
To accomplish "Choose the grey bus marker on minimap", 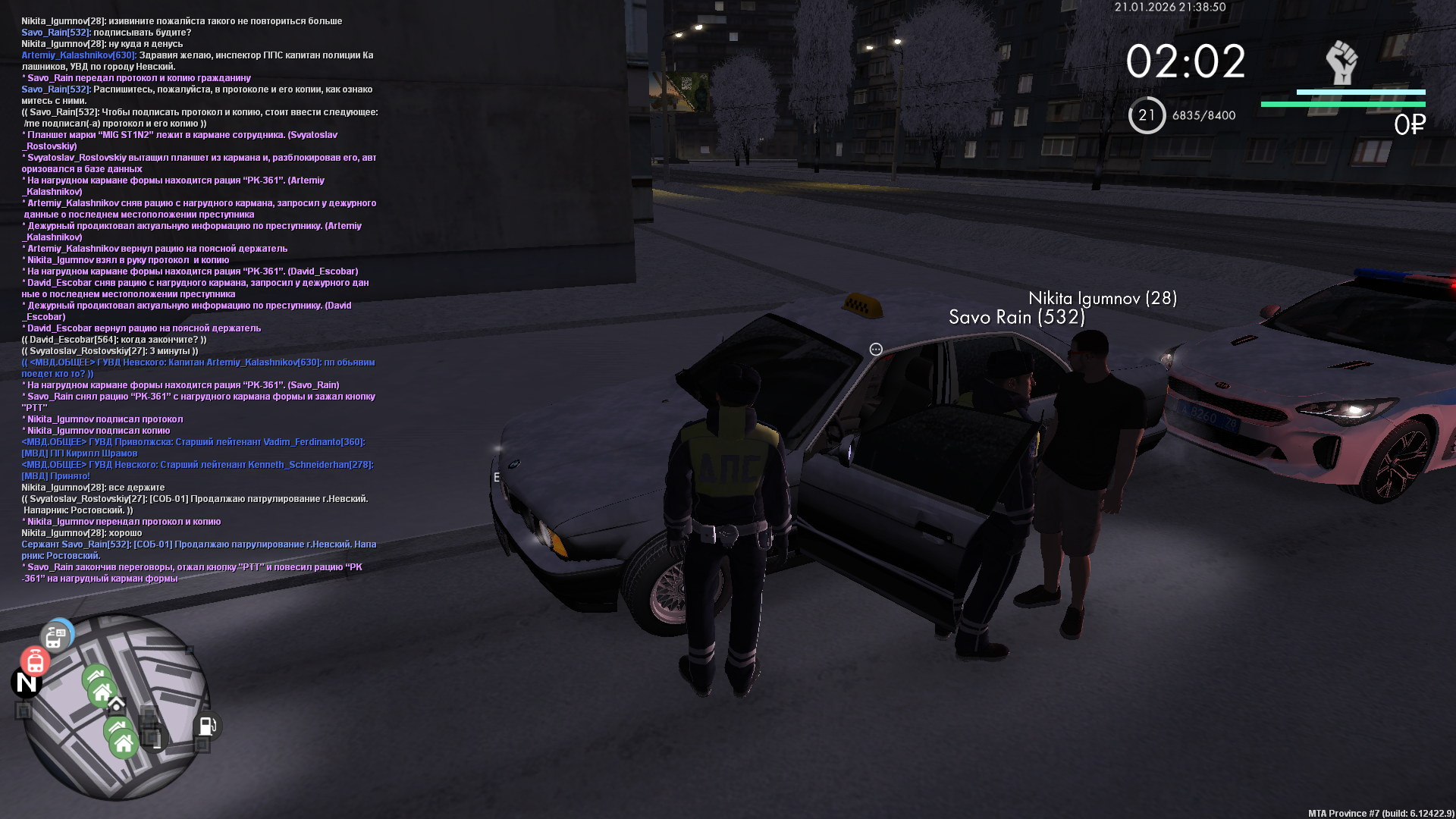I will (55, 637).
